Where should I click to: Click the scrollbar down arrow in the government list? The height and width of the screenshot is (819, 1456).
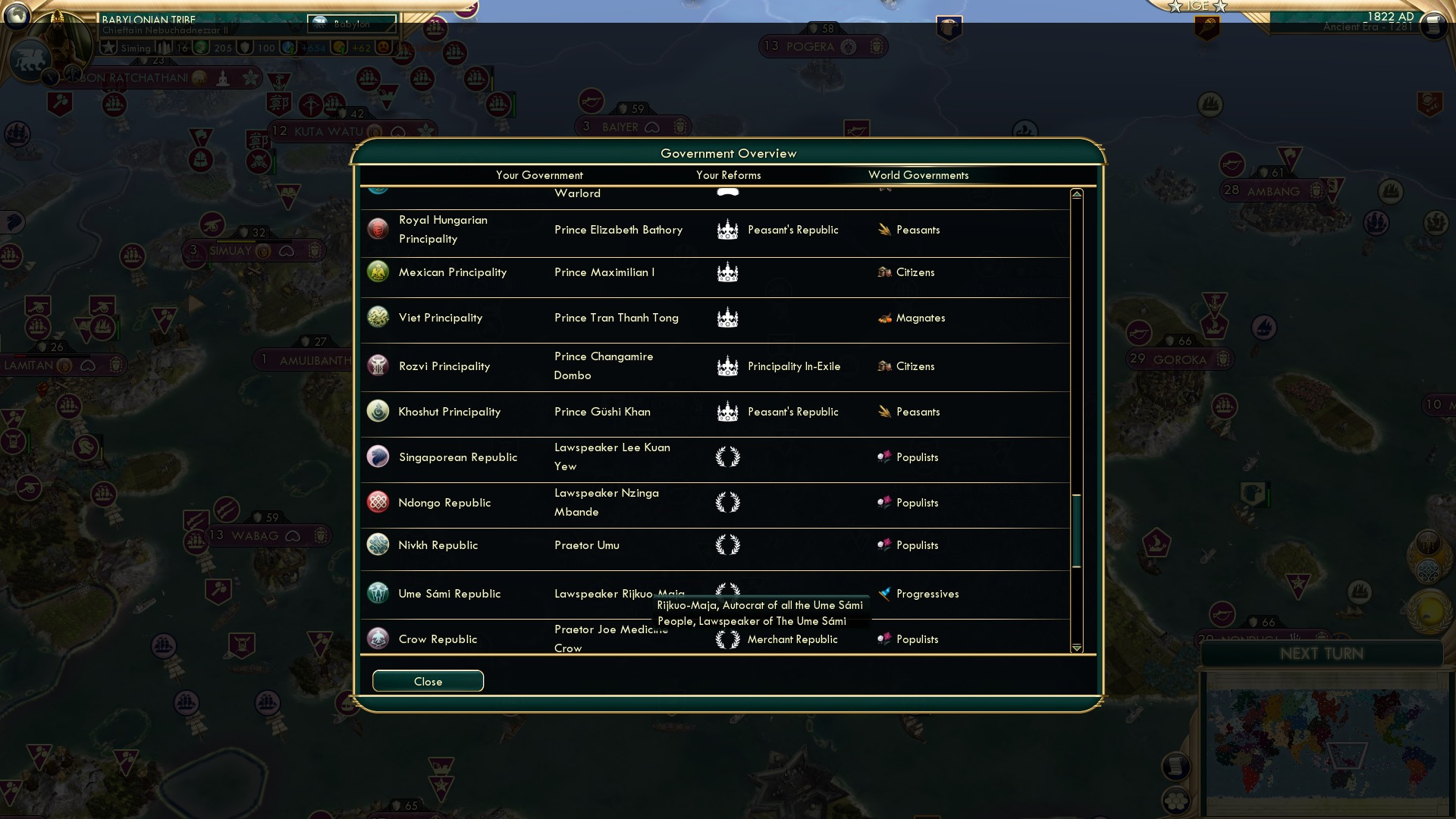[1075, 648]
